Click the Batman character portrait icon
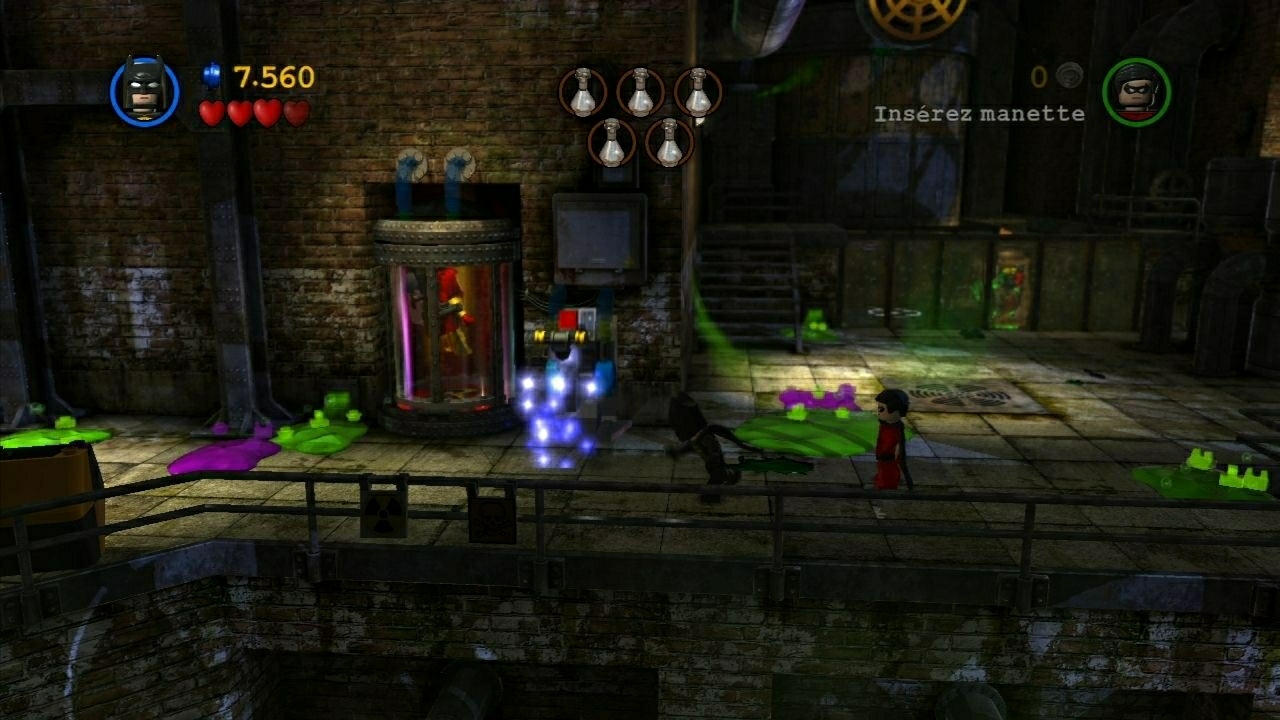This screenshot has height=720, width=1280. pos(146,90)
